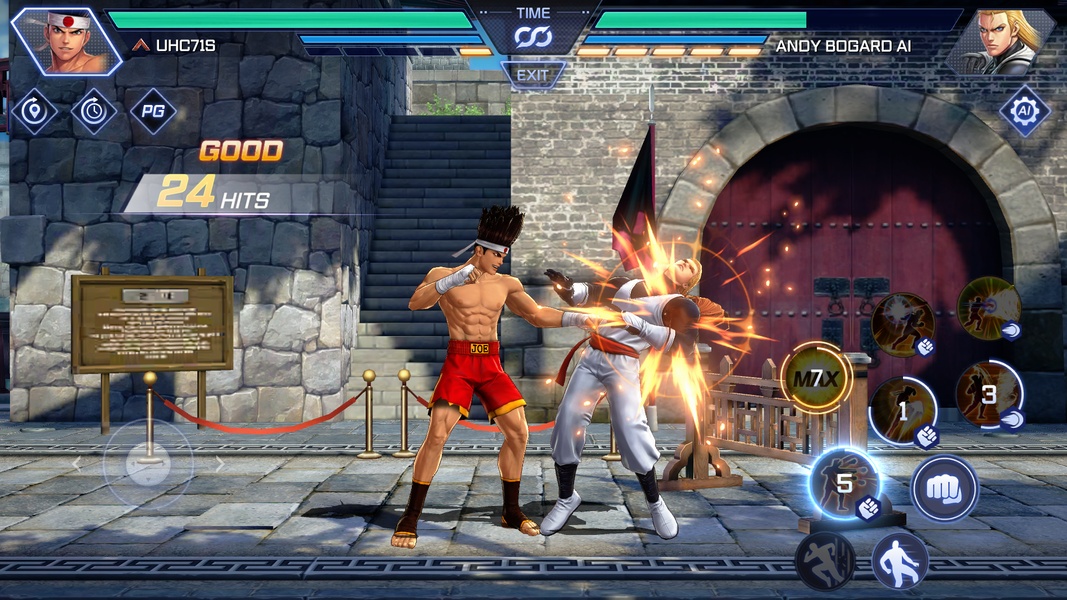Tap the dimmed running figure button
Viewport: 1067px width, 600px height.
[824, 561]
